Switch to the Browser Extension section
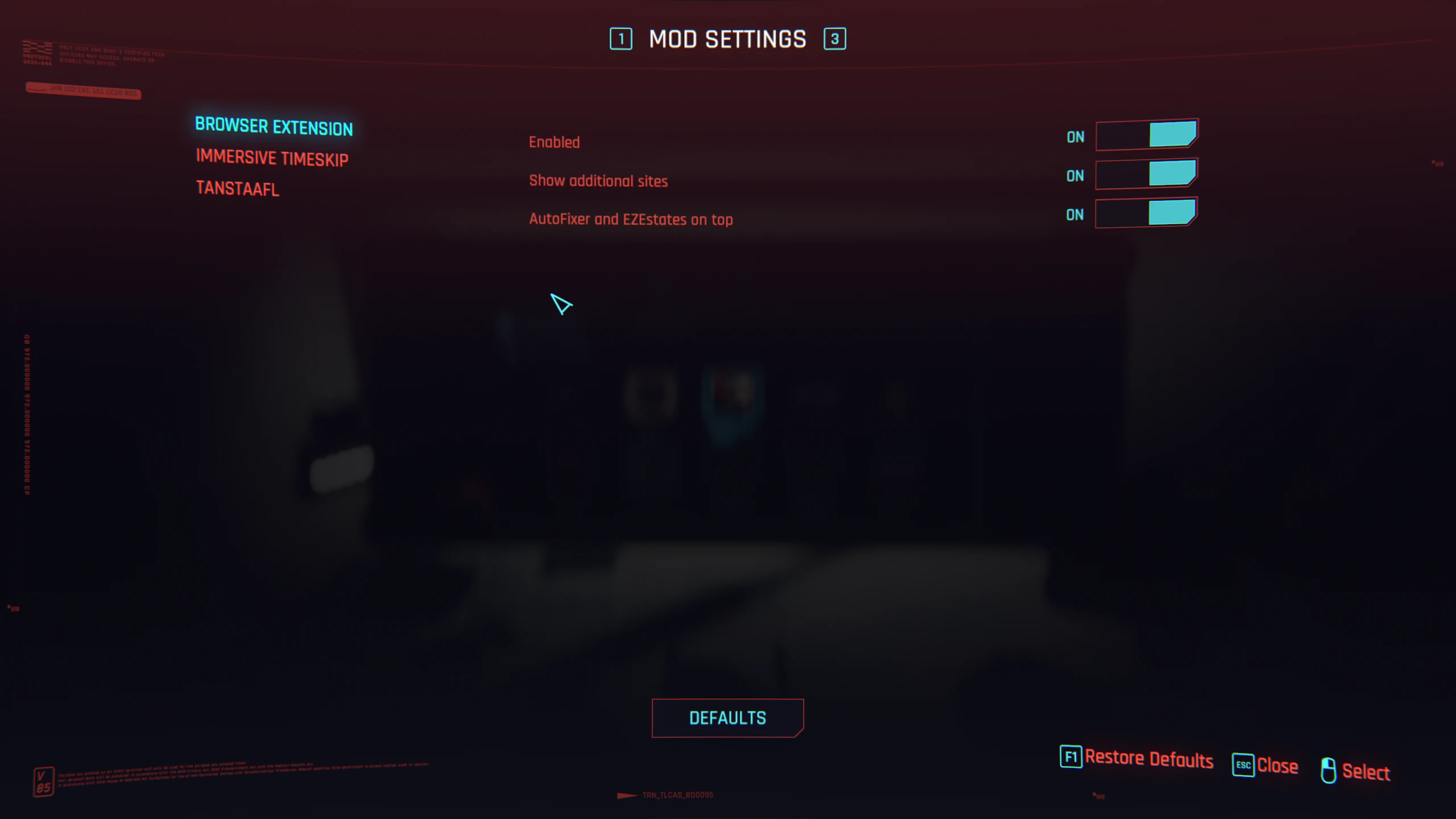The width and height of the screenshot is (1456, 819). pyautogui.click(x=274, y=126)
